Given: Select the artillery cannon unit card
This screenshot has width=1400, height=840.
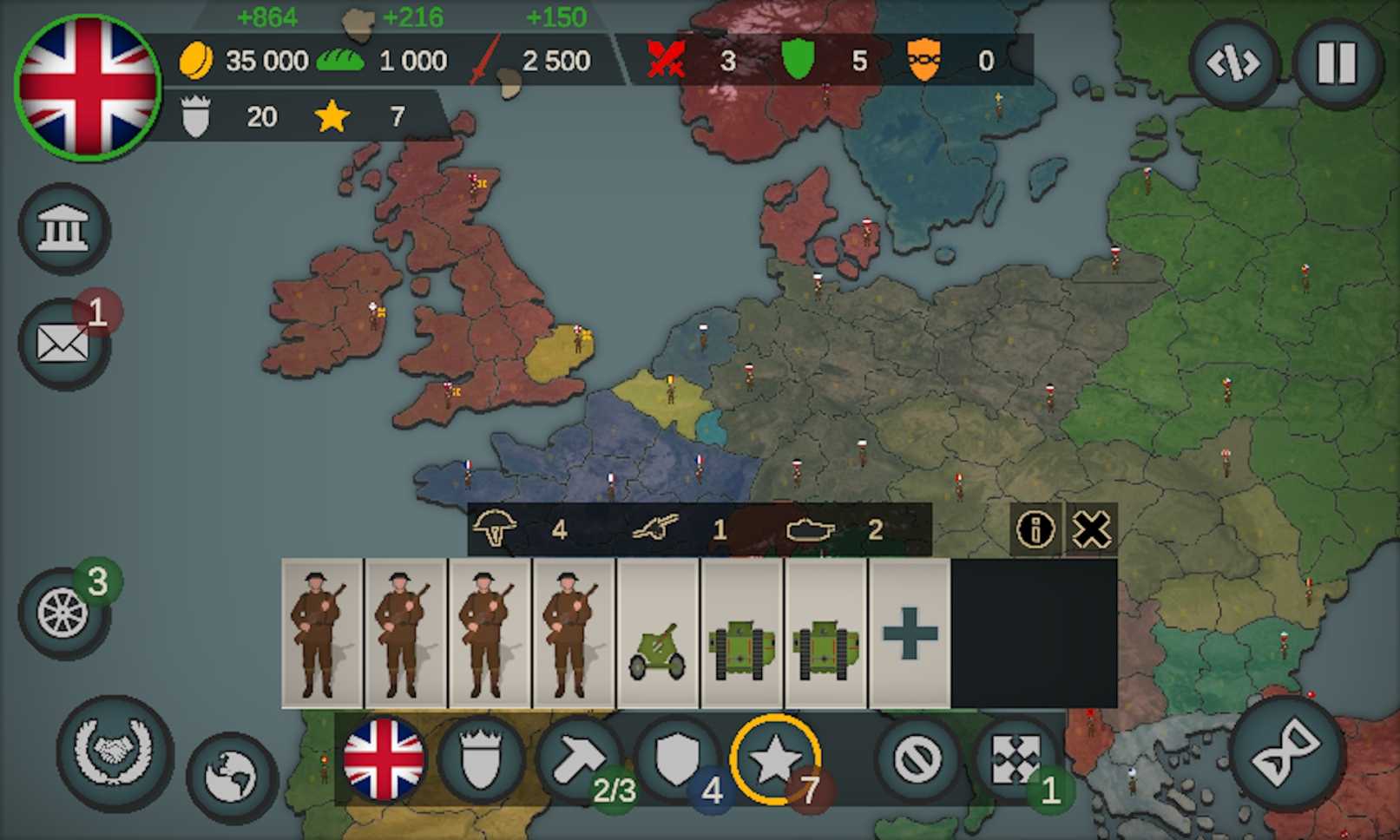Looking at the screenshot, I should [657, 633].
